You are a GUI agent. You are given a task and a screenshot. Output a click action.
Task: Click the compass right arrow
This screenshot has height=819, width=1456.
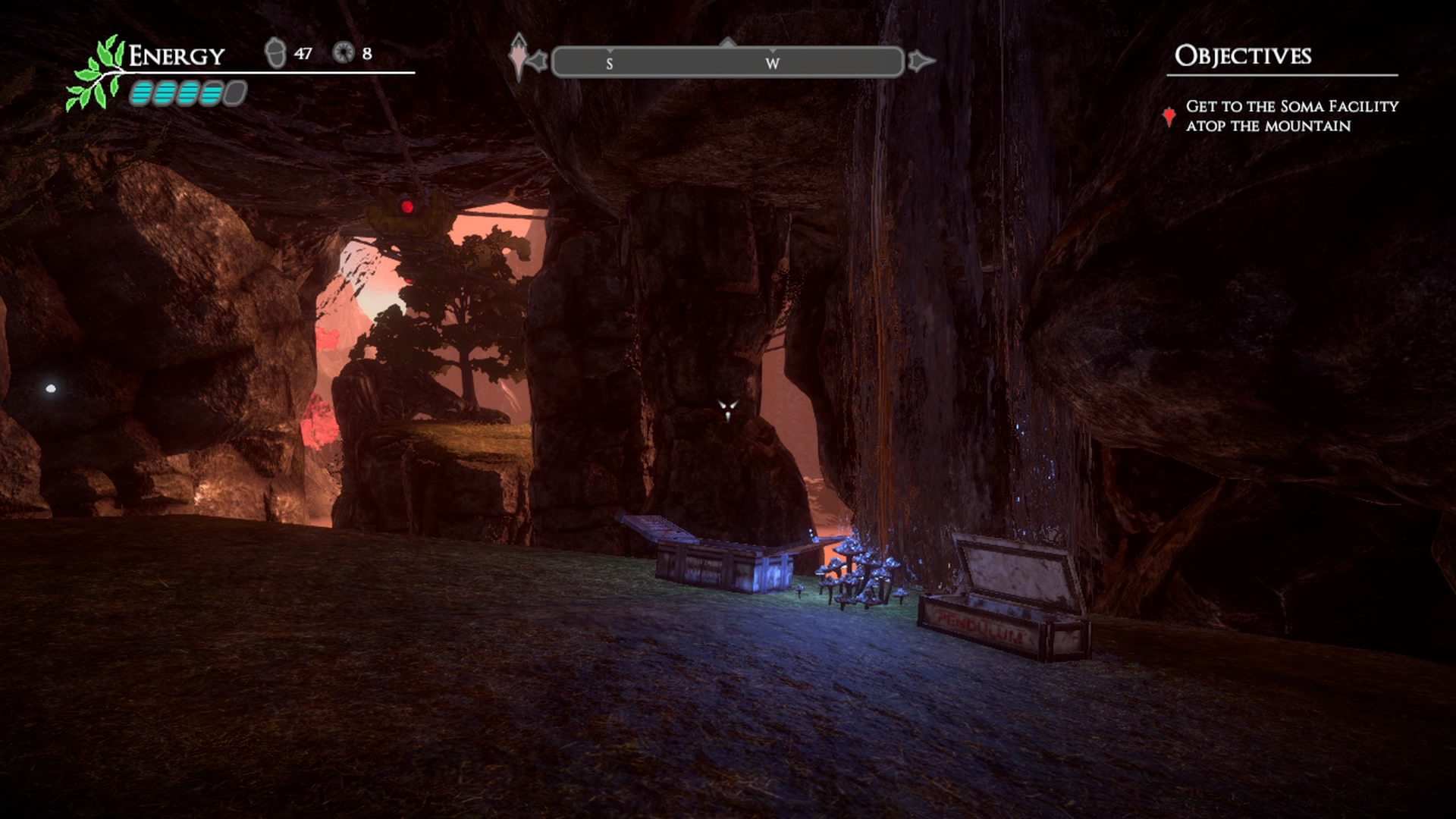pos(920,61)
